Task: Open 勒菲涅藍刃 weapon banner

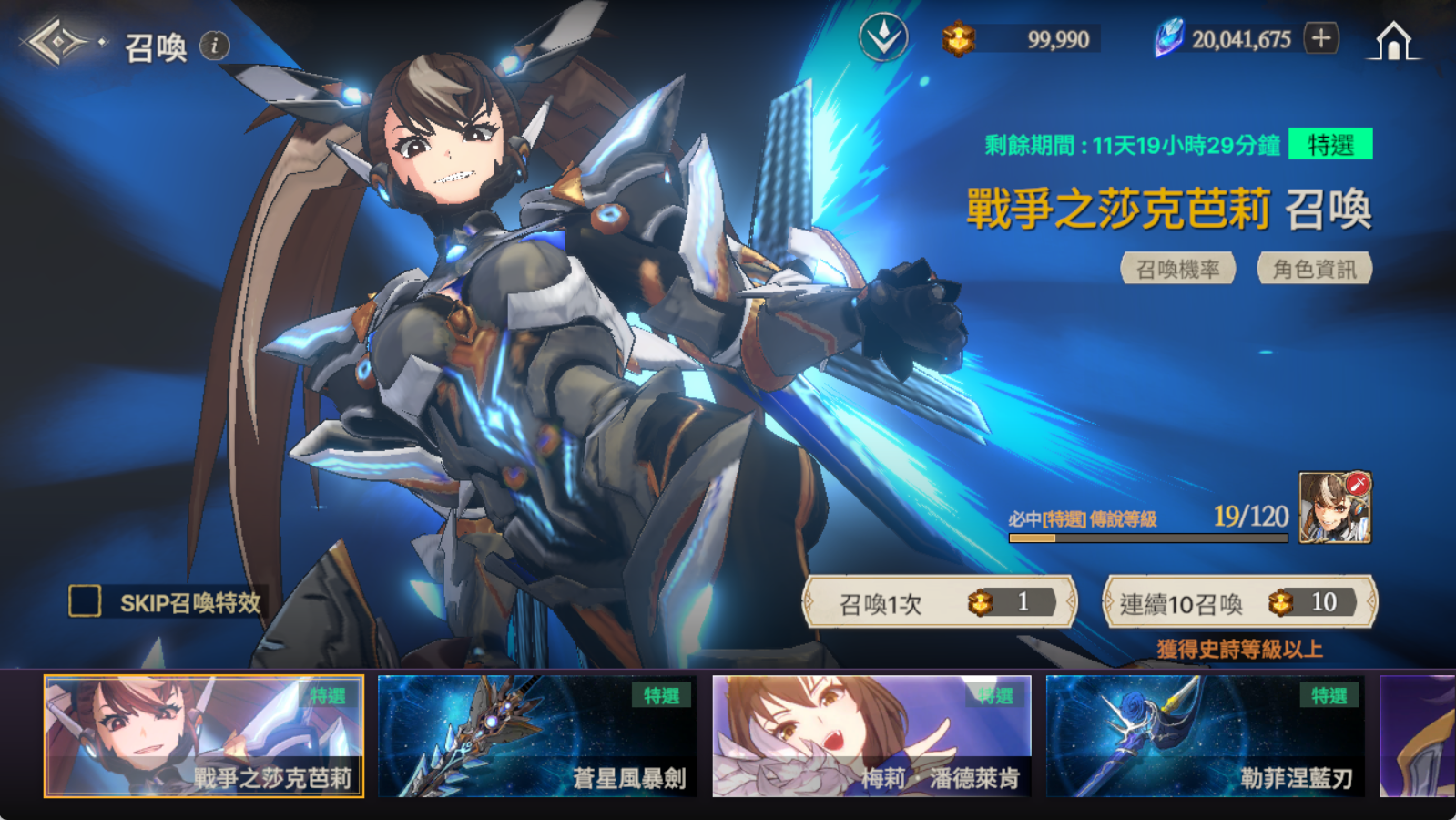Action: [x=1205, y=736]
